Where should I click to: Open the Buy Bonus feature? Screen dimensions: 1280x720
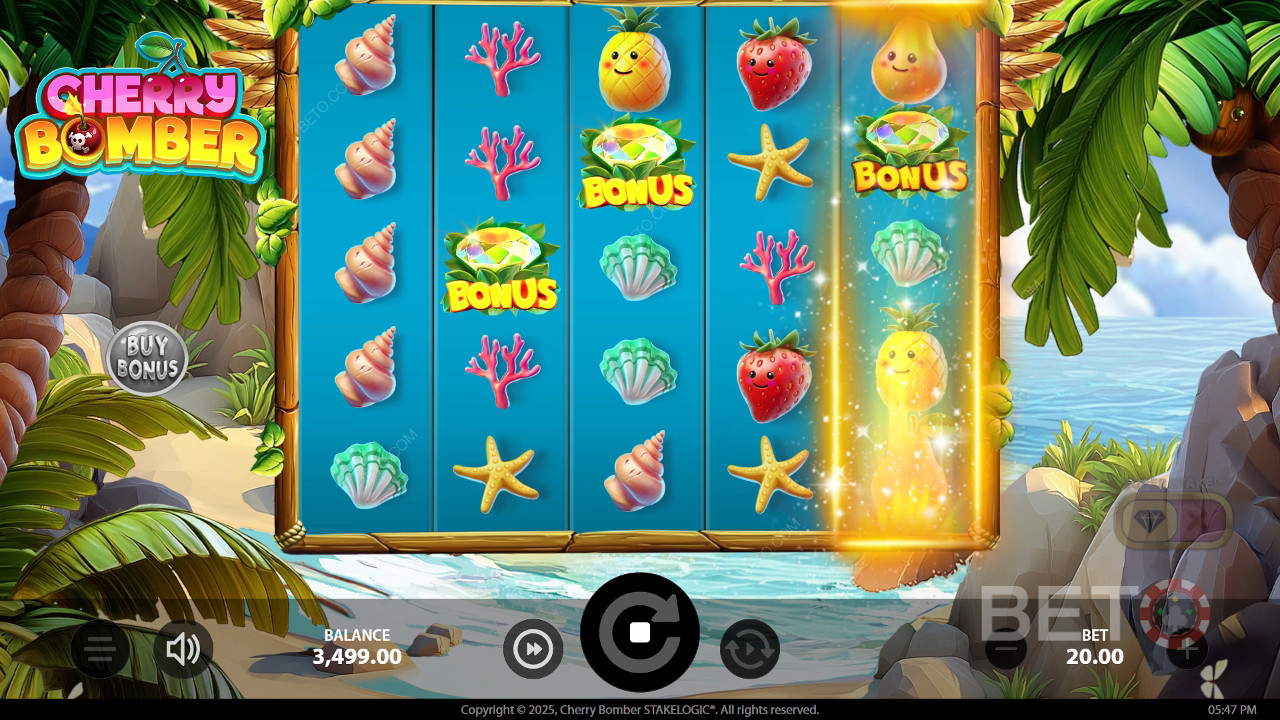pos(147,358)
